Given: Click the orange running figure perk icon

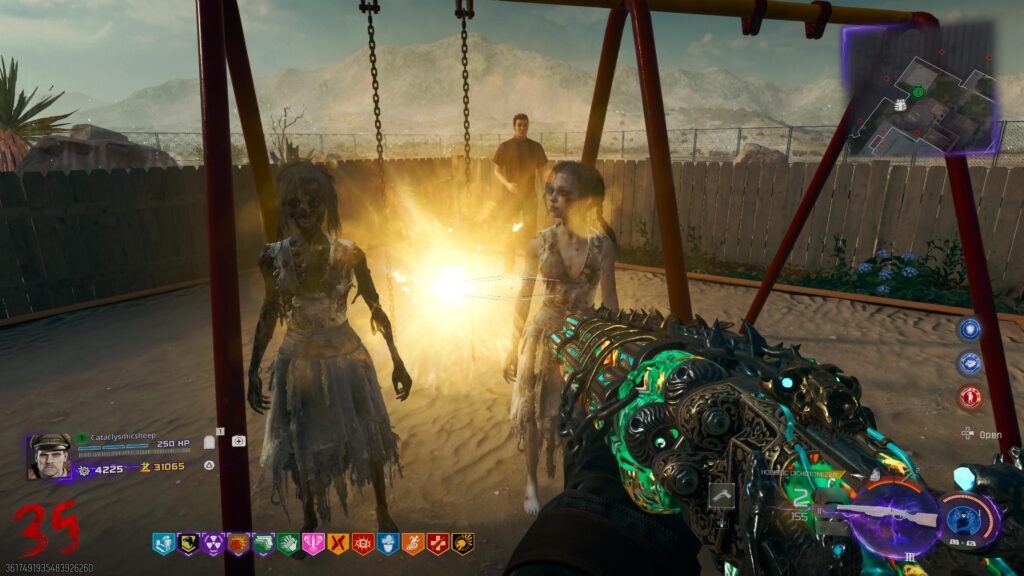Looking at the screenshot, I should click(x=413, y=544).
